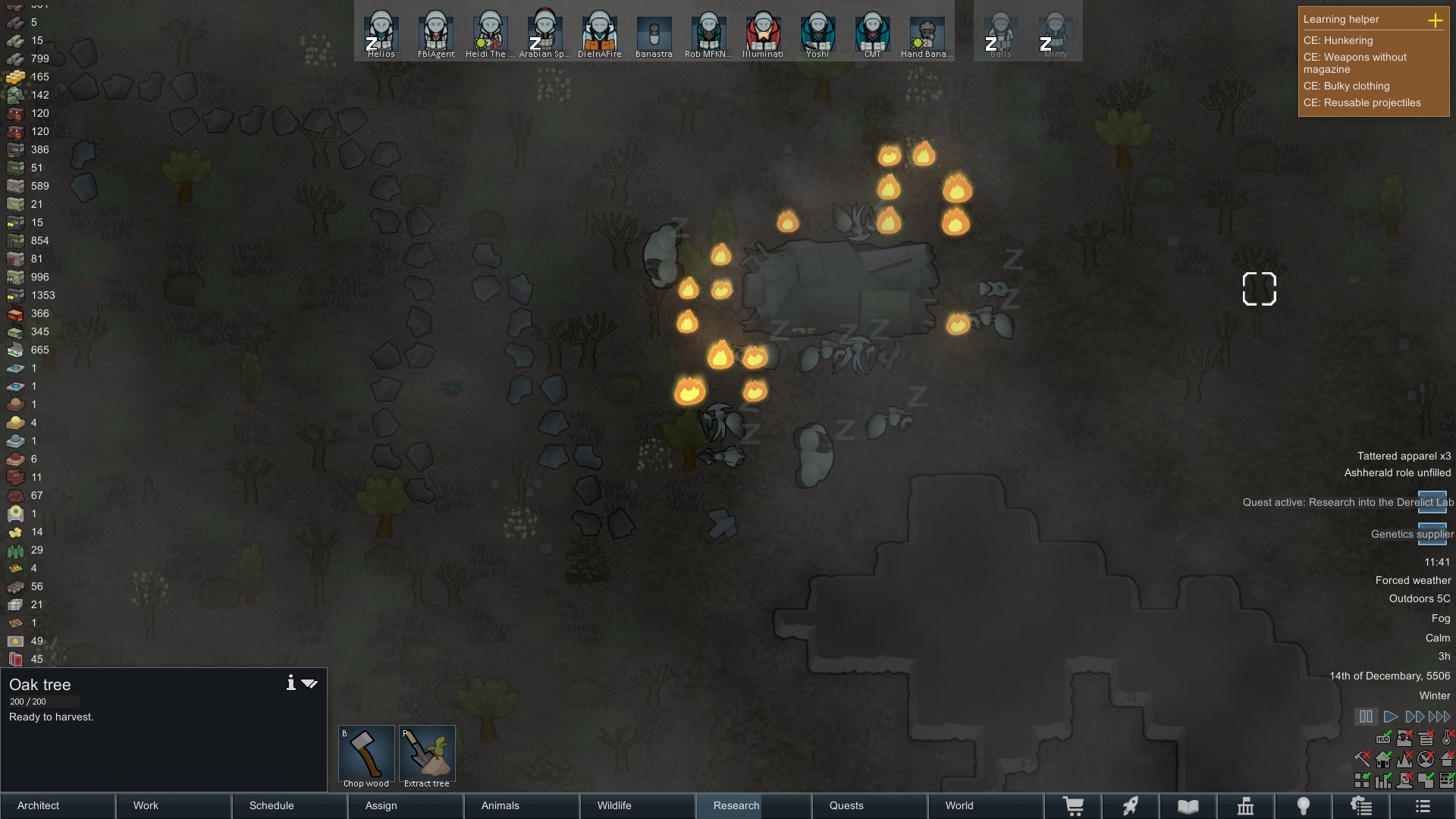Expand the Learning helper with plus button
The height and width of the screenshot is (819, 1456).
coord(1437,21)
